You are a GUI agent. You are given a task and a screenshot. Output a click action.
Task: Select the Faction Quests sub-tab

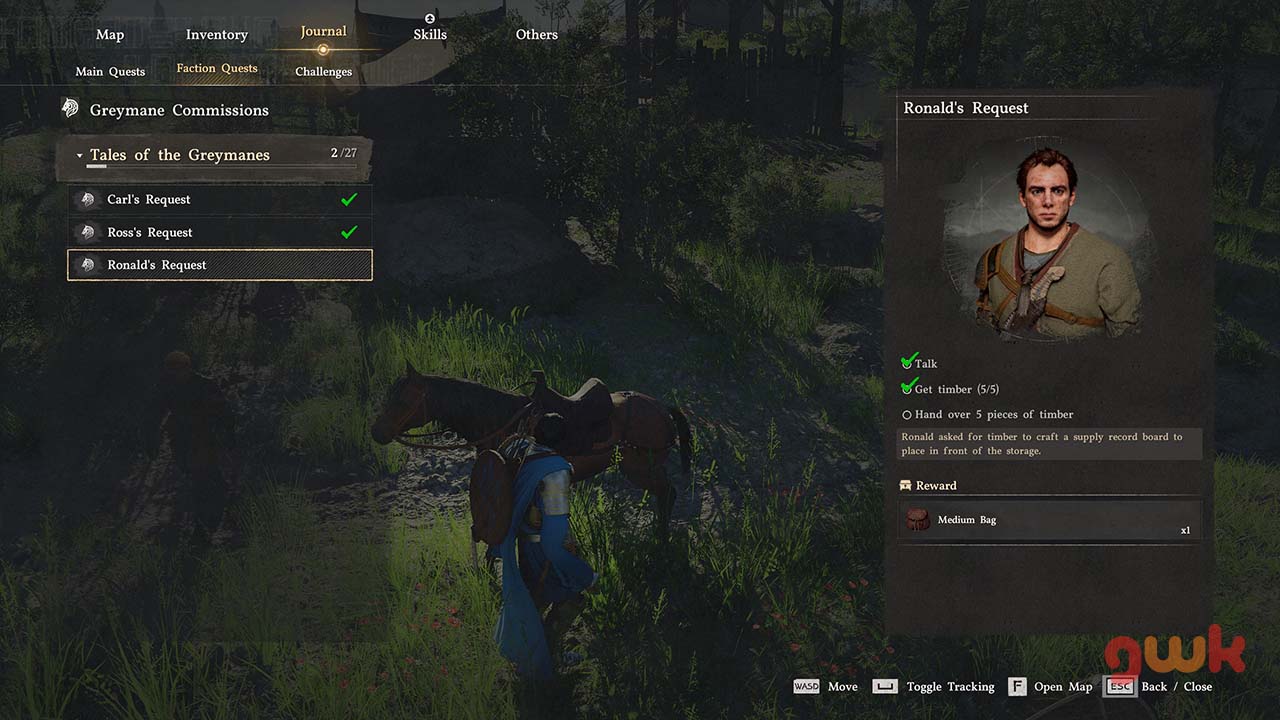pyautogui.click(x=217, y=69)
